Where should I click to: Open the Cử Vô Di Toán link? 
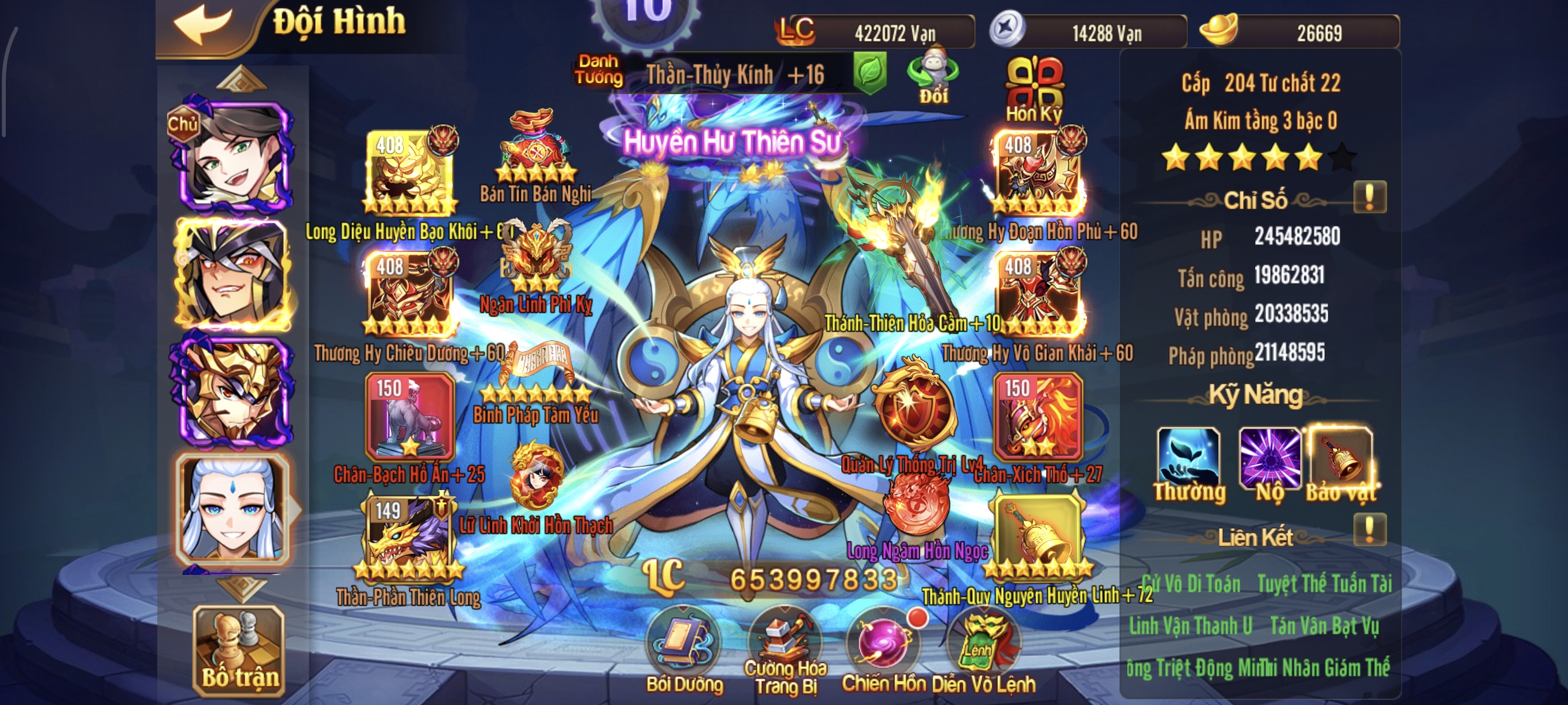point(1189,581)
